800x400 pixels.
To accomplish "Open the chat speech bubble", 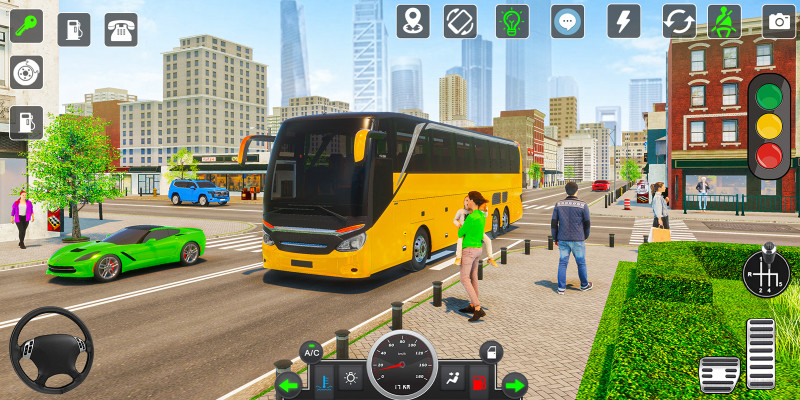I will point(568,21).
